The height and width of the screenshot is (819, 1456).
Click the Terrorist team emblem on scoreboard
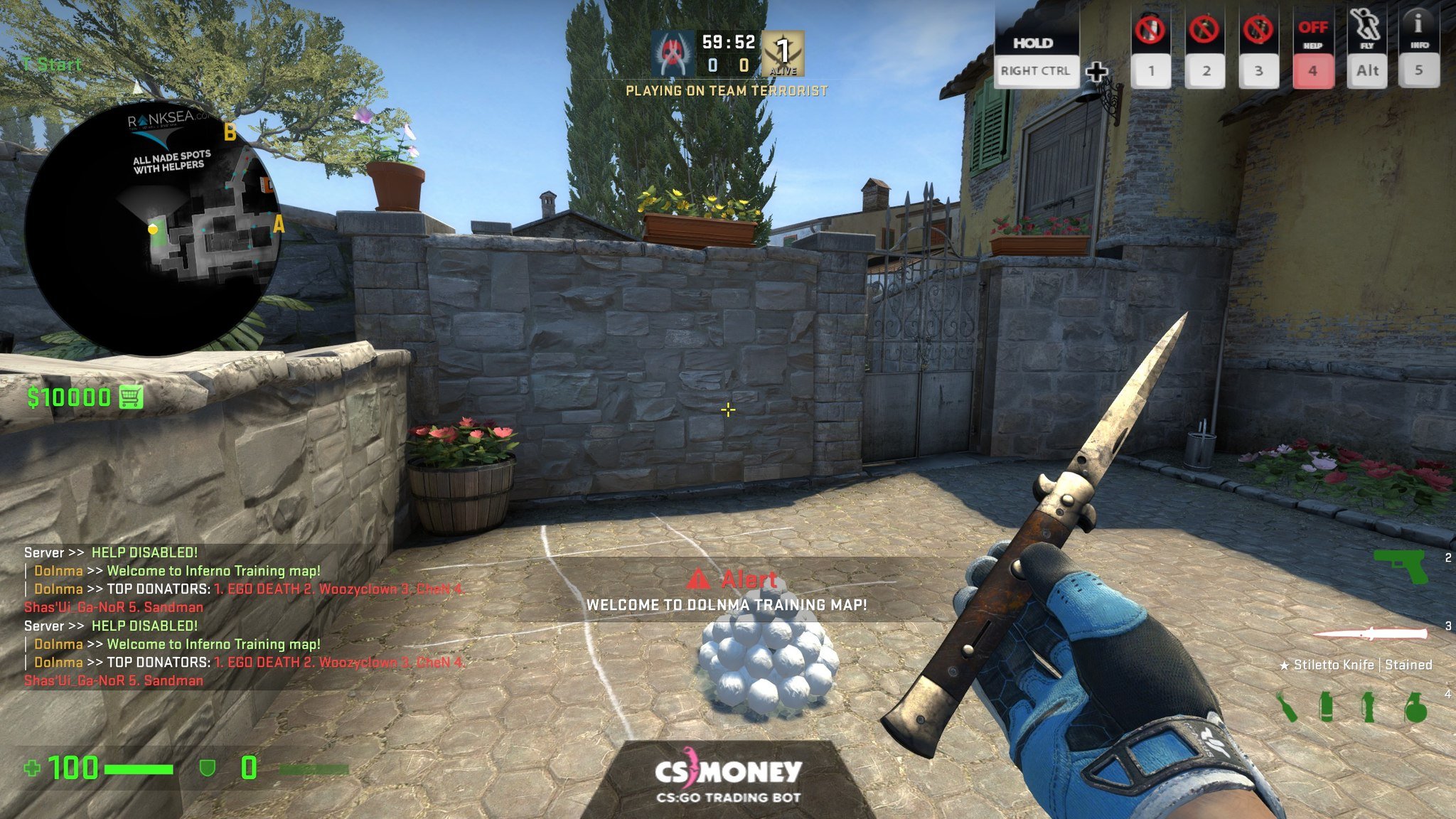point(671,53)
